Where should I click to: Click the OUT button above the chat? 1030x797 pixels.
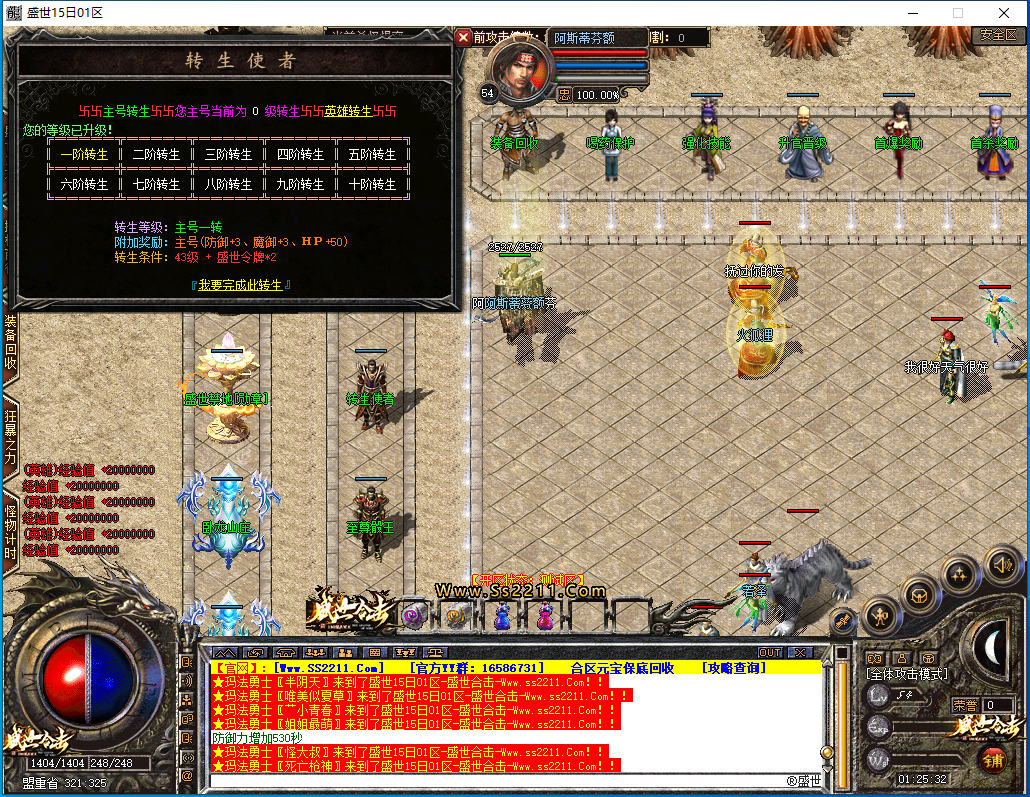[769, 652]
